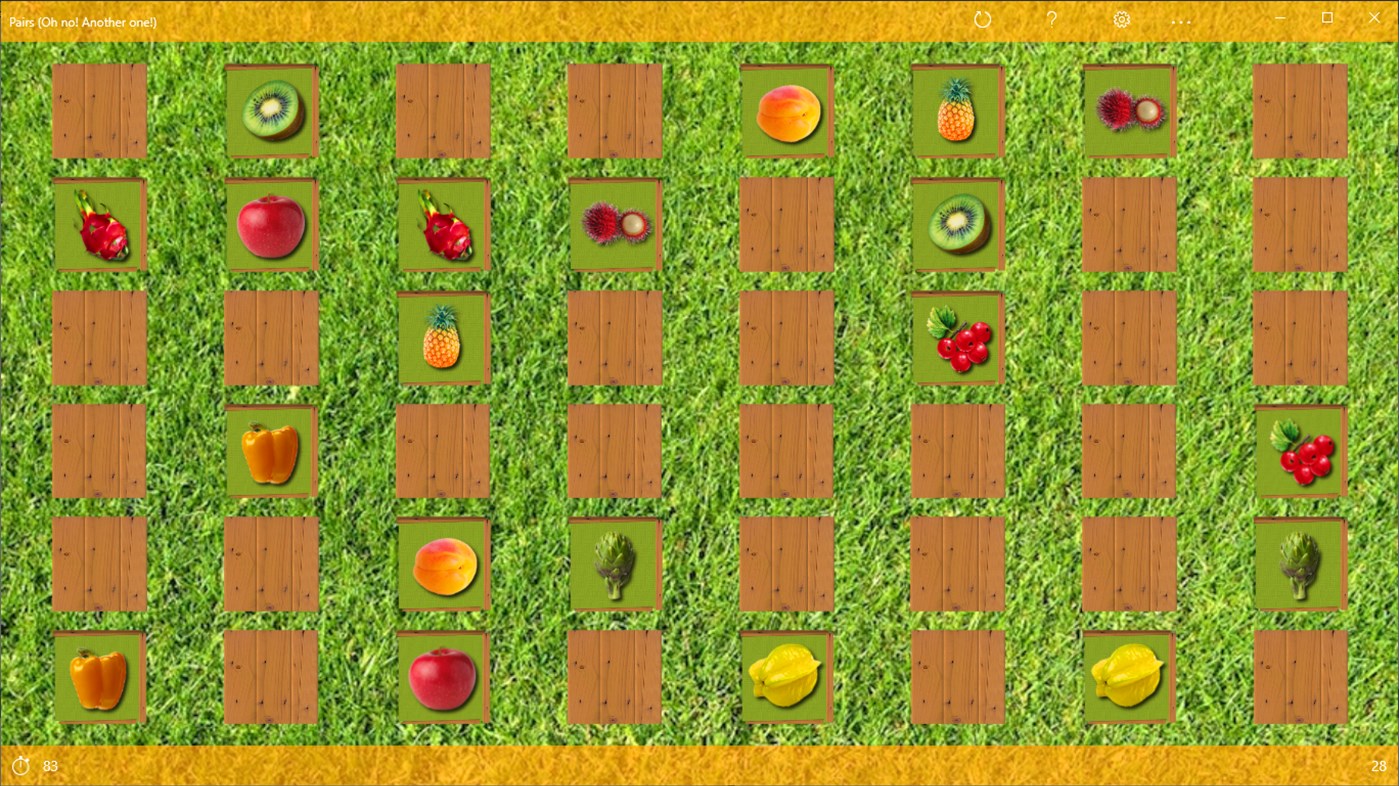Image resolution: width=1399 pixels, height=786 pixels.
Task: Open the settings gear icon
Action: coord(1121,18)
